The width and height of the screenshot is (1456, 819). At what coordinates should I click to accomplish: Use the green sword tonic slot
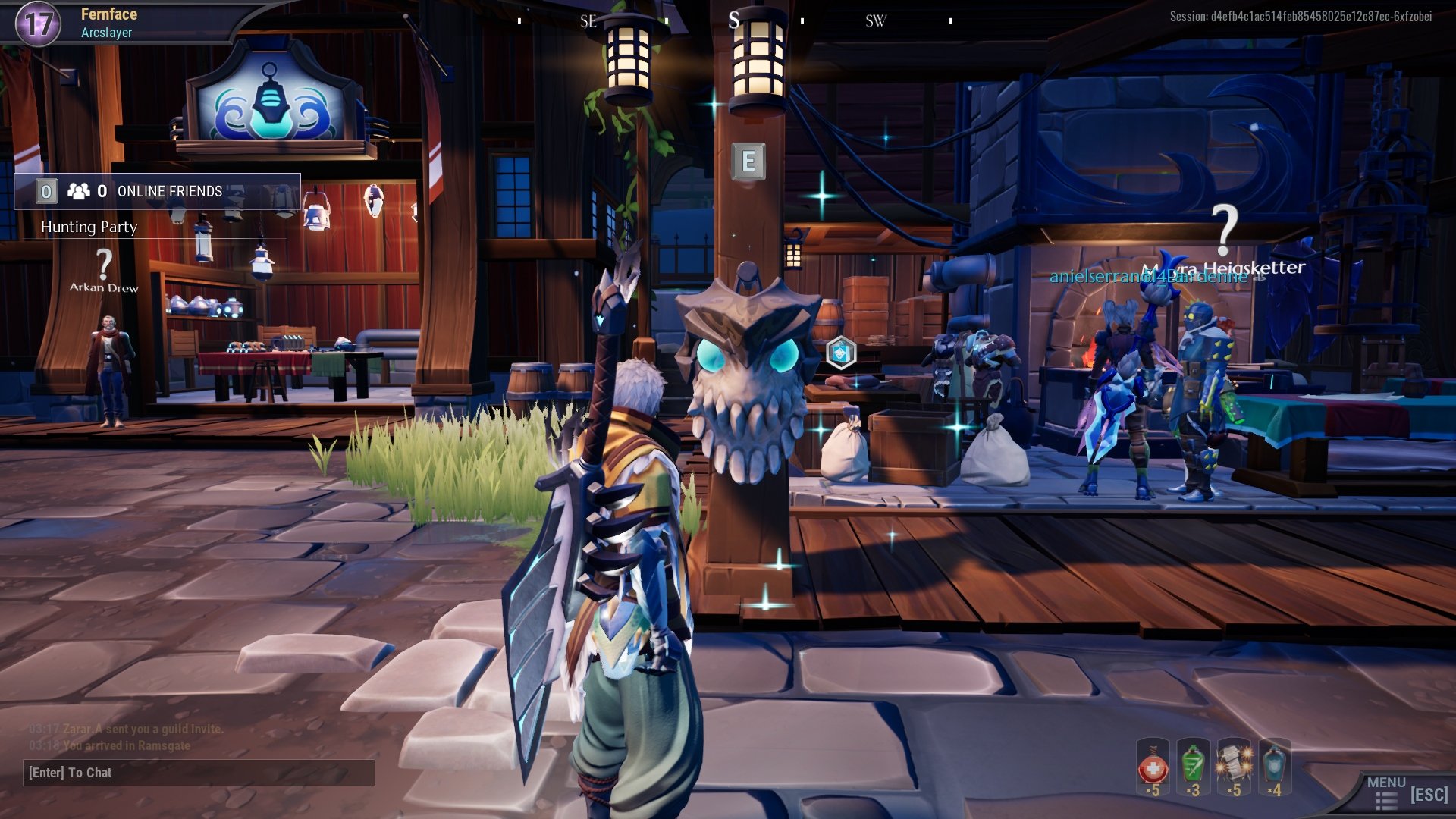[1193, 767]
